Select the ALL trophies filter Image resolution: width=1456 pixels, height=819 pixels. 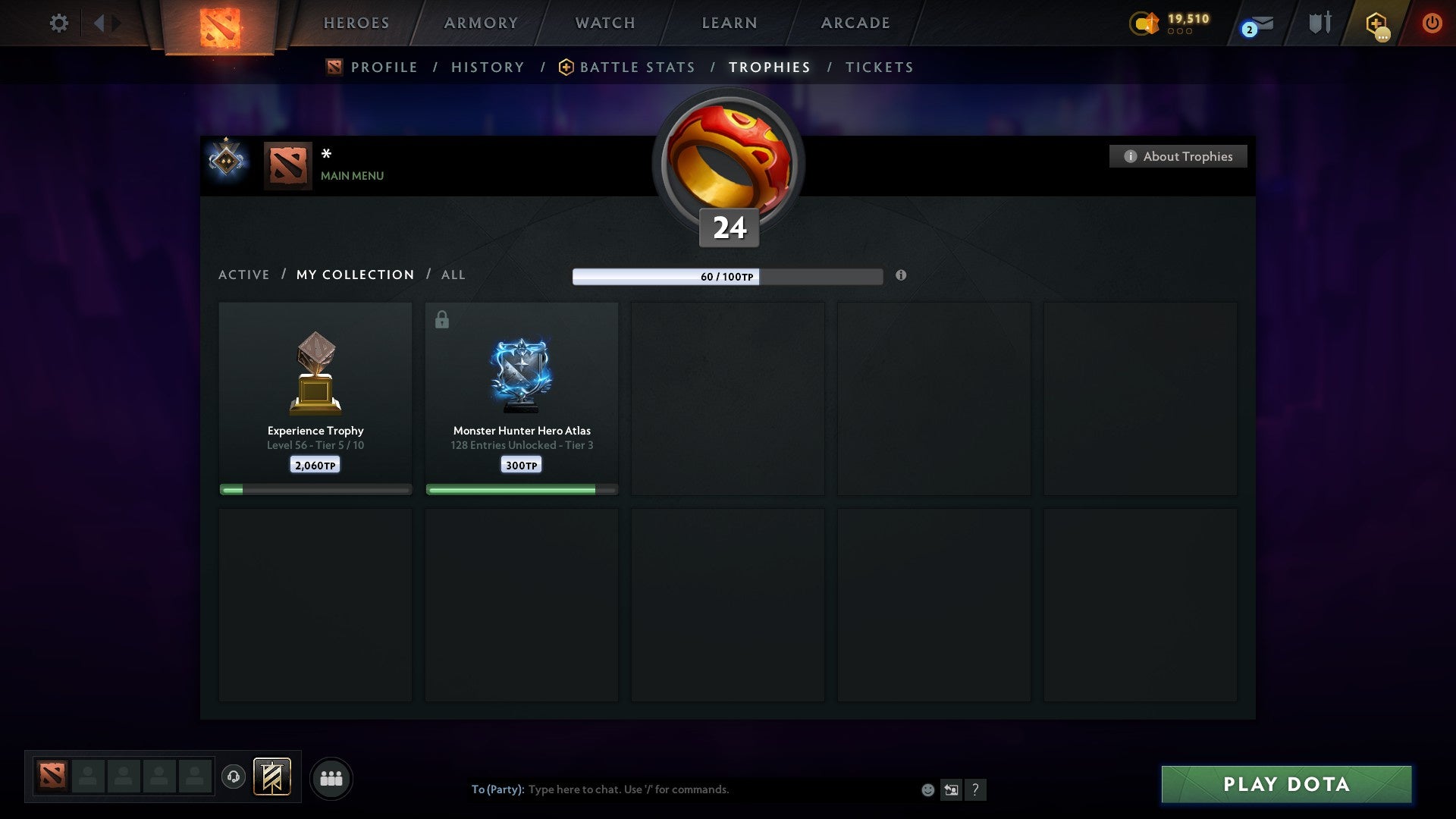click(453, 275)
